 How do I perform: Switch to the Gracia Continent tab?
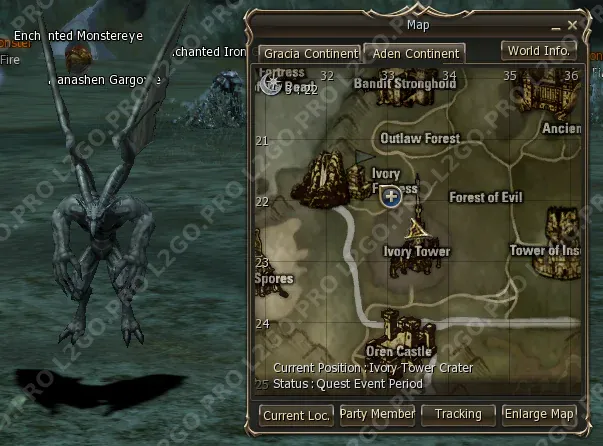pyautogui.click(x=309, y=53)
